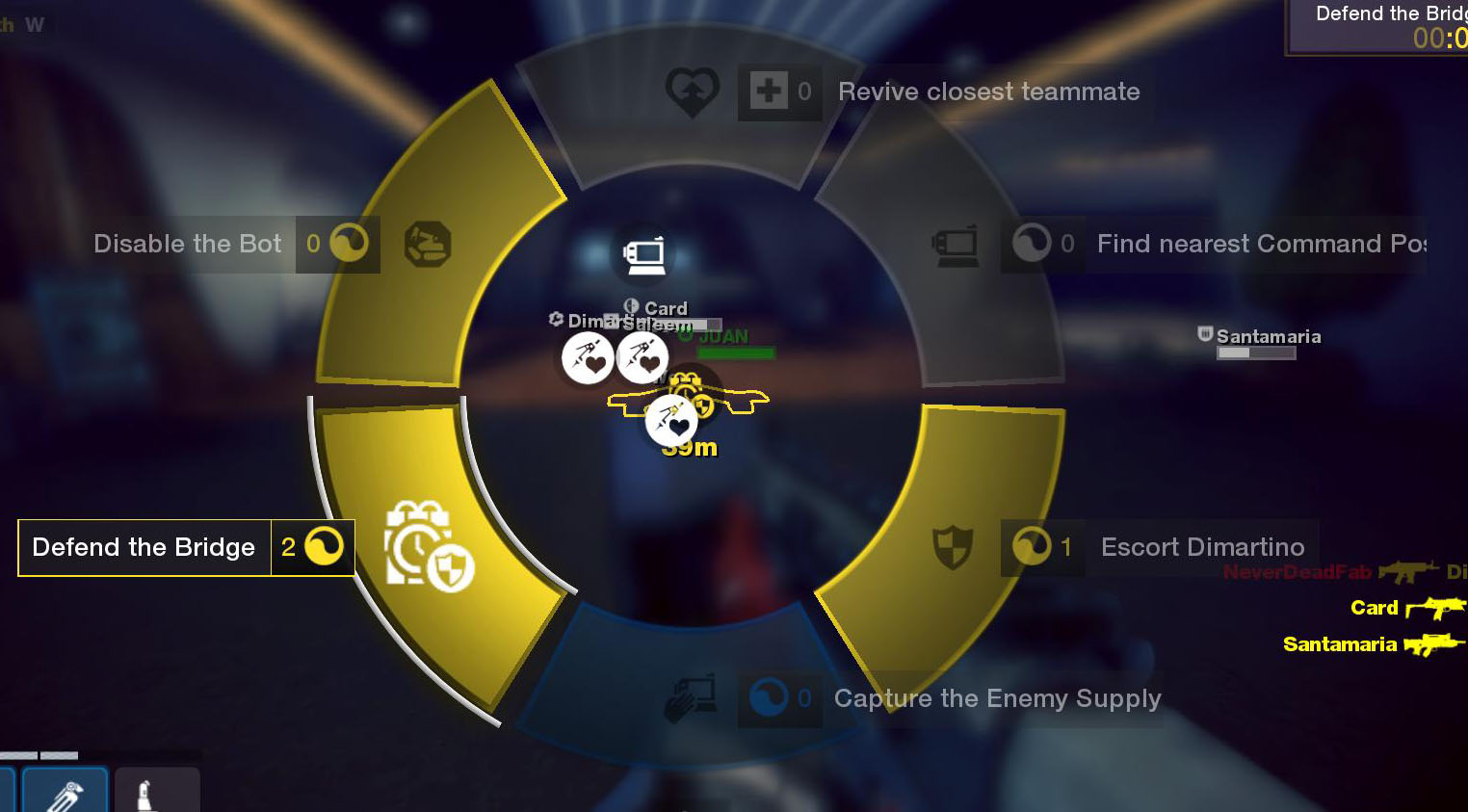This screenshot has height=812, width=1468.
Task: Select Revive closest teammate option
Action: (988, 92)
